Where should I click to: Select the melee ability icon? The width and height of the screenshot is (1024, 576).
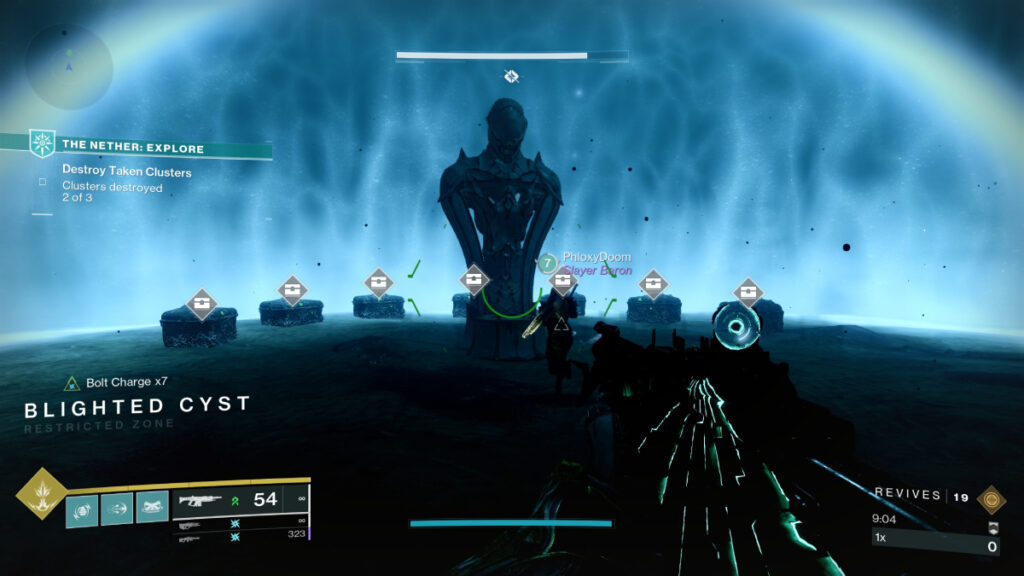[117, 510]
